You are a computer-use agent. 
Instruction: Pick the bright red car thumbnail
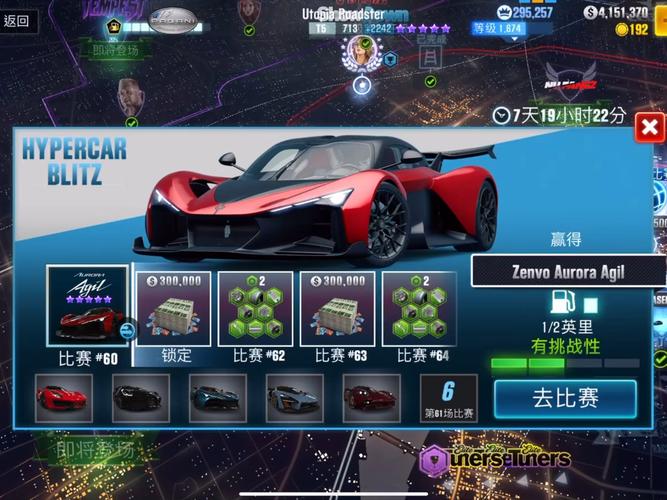click(x=62, y=398)
